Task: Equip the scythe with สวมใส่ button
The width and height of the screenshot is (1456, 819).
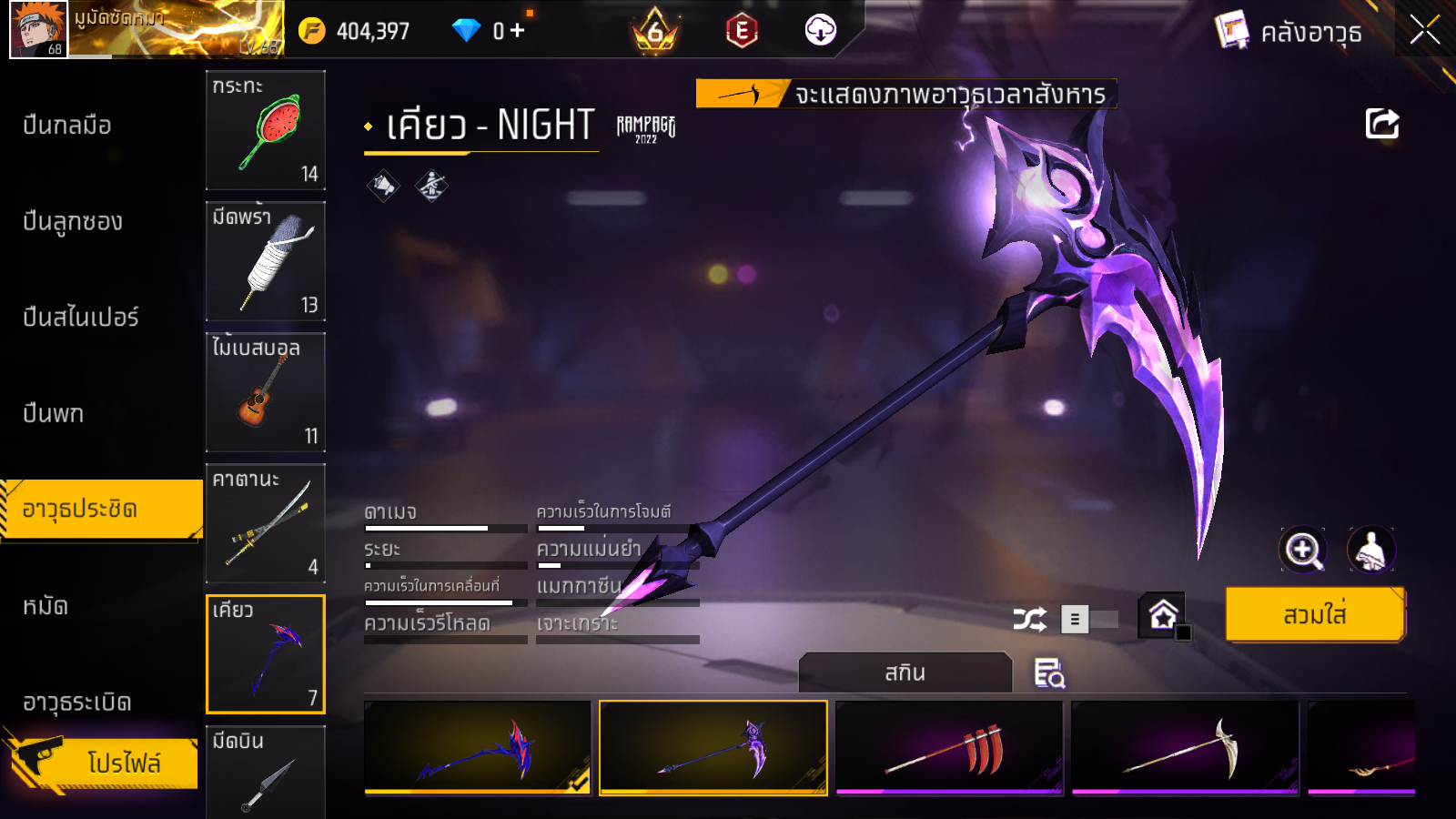Action: [1314, 615]
